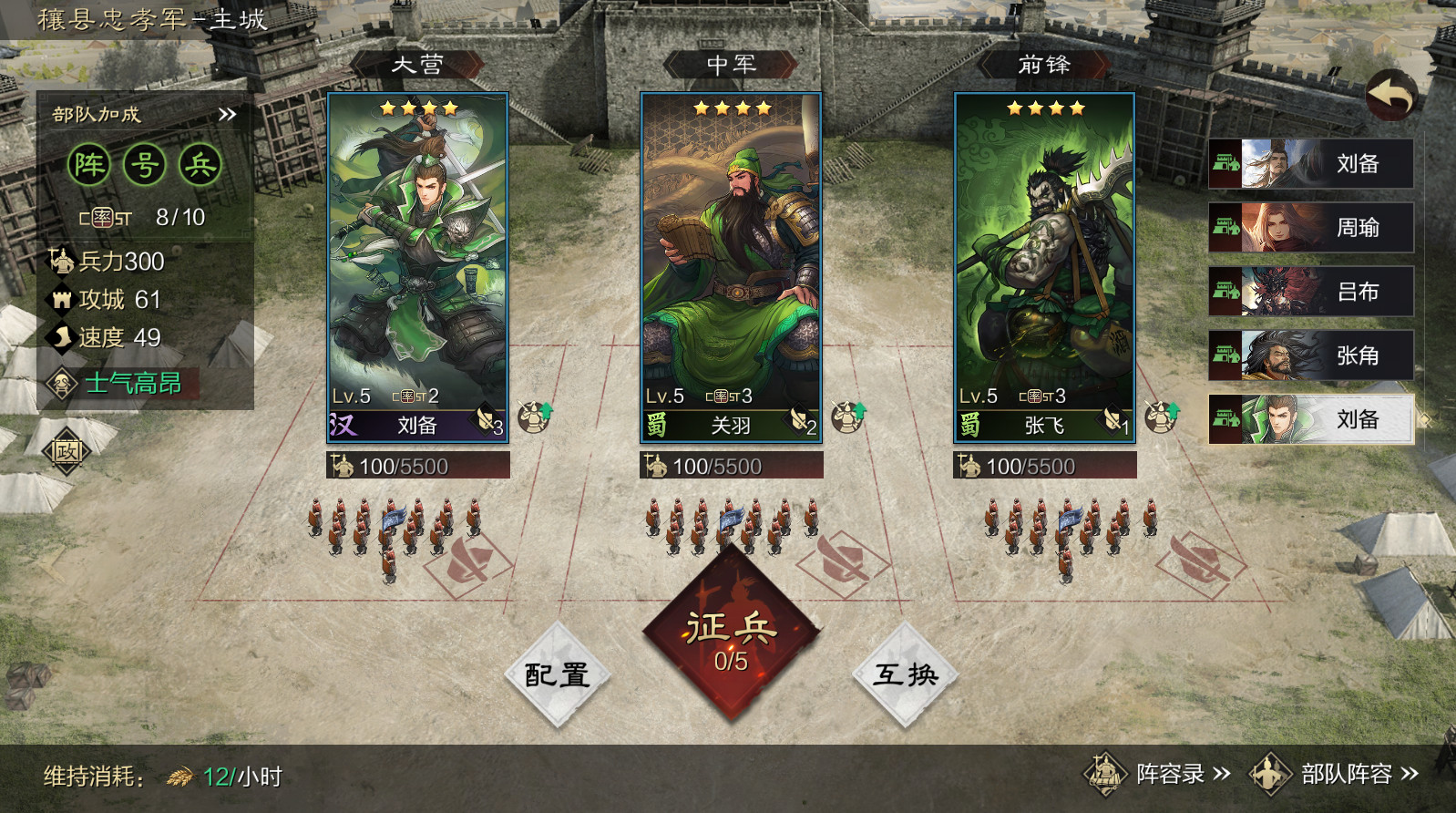1456x813 pixels.
Task: Click the soldier upgrade icon beside 张飞
Action: click(x=1161, y=417)
